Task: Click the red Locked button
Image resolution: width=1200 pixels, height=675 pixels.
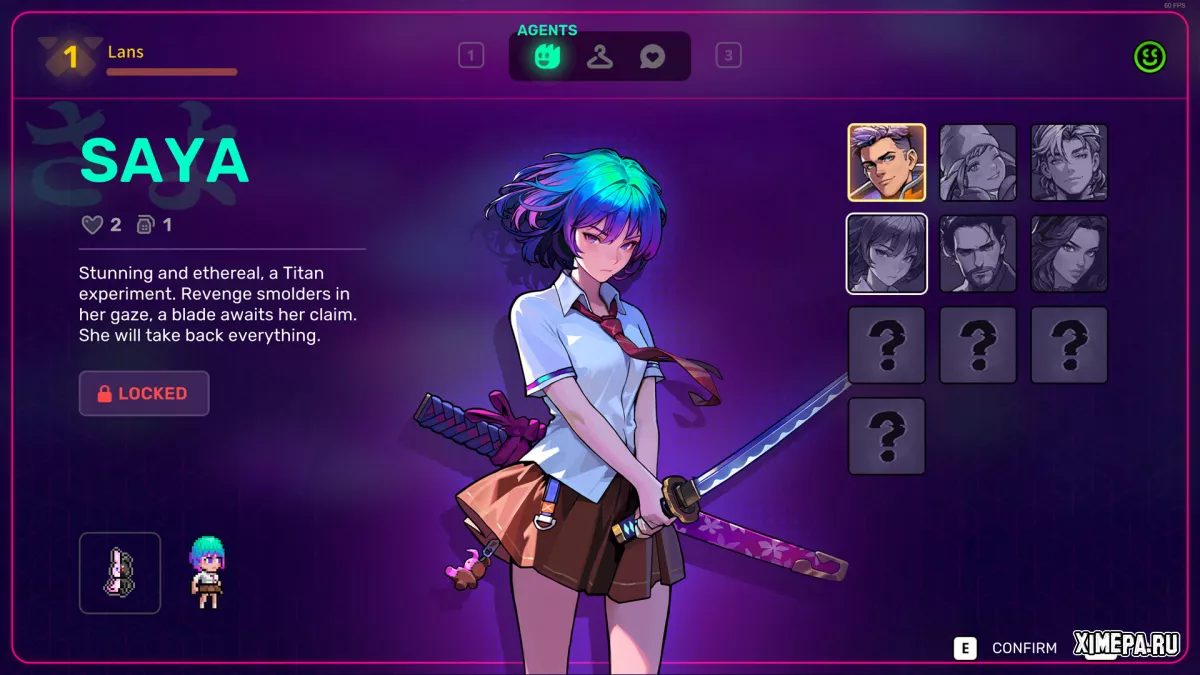Action: pyautogui.click(x=144, y=394)
